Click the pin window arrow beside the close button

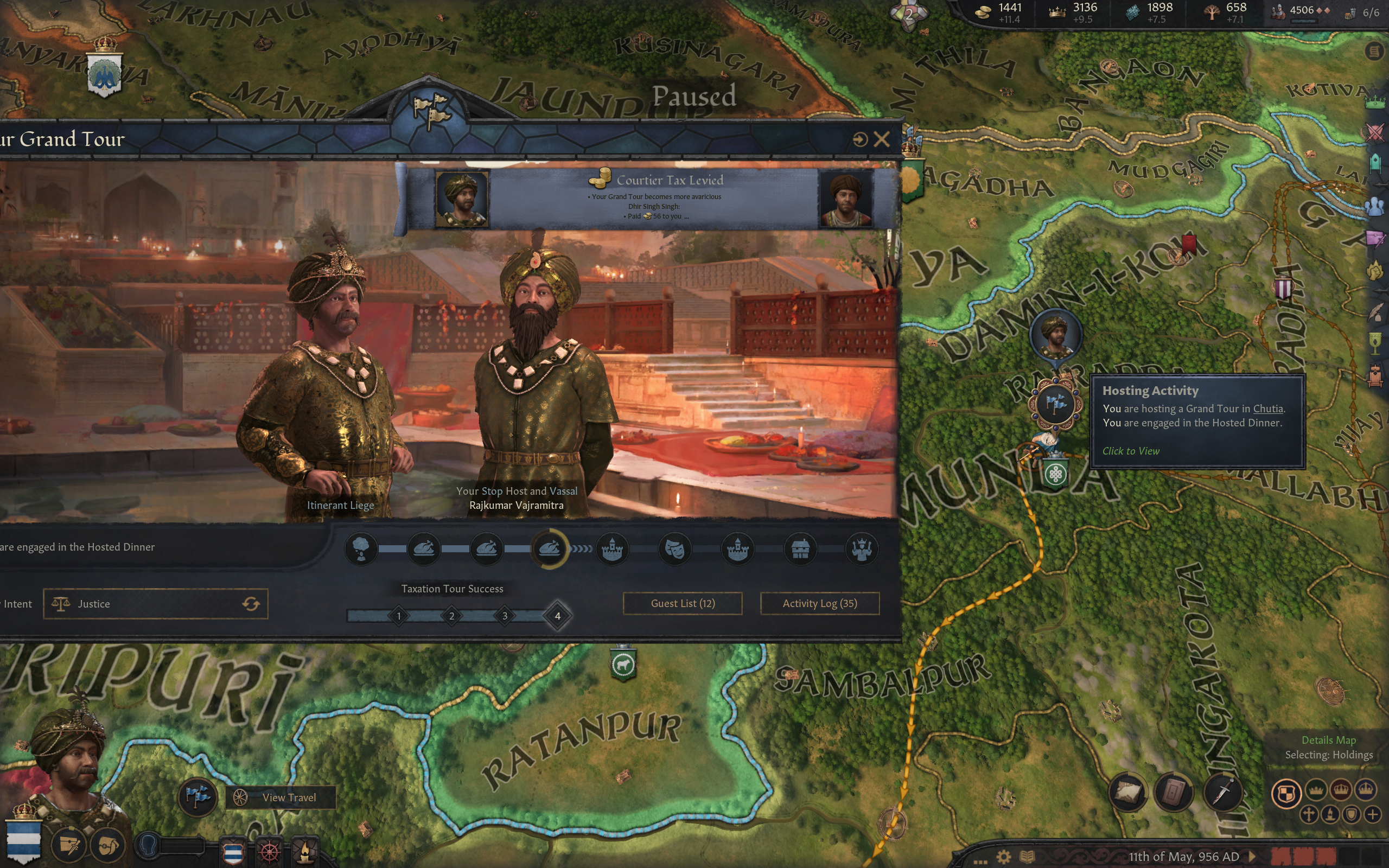coord(859,139)
